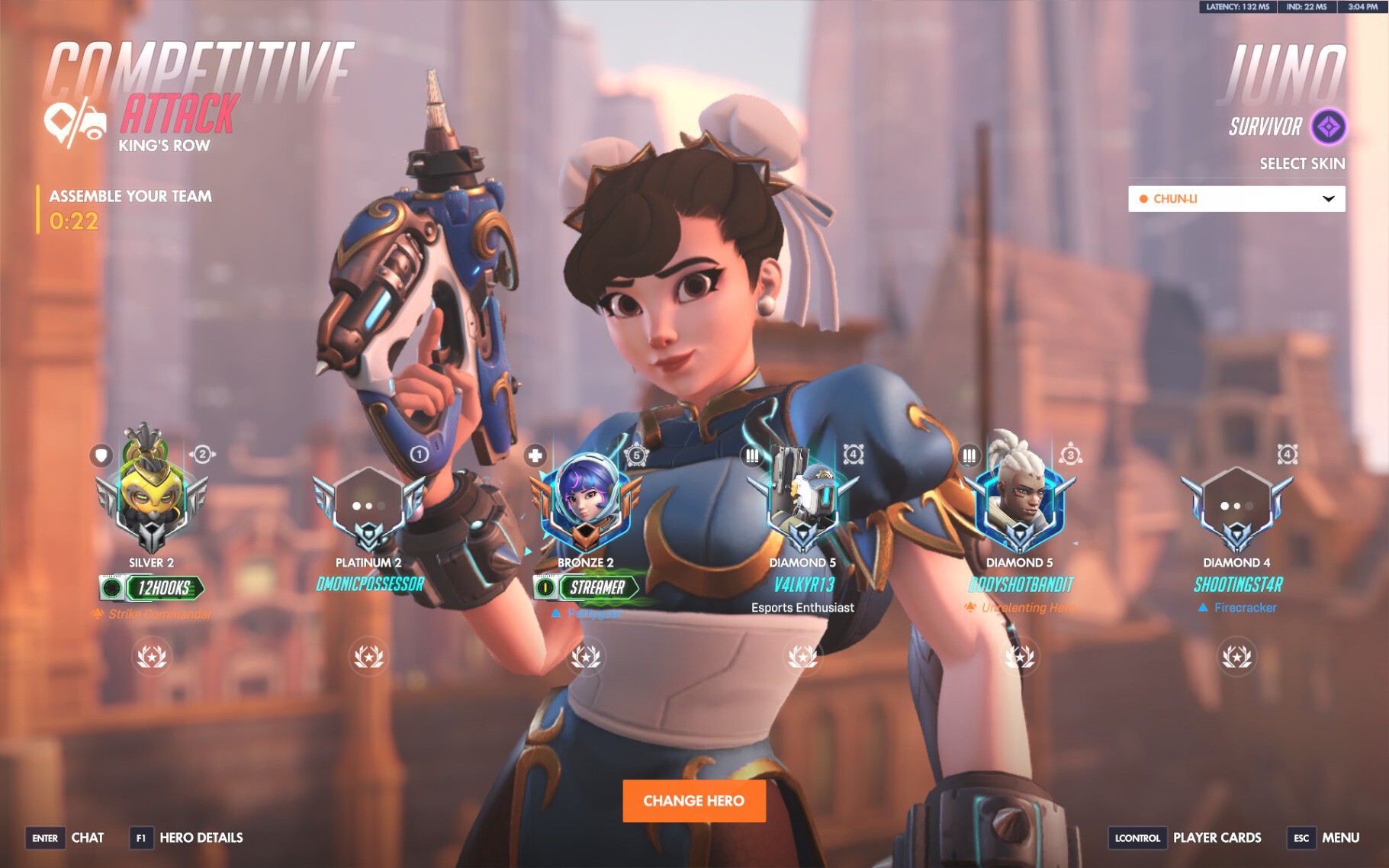
Task: Click the Change Hero button
Action: [693, 800]
